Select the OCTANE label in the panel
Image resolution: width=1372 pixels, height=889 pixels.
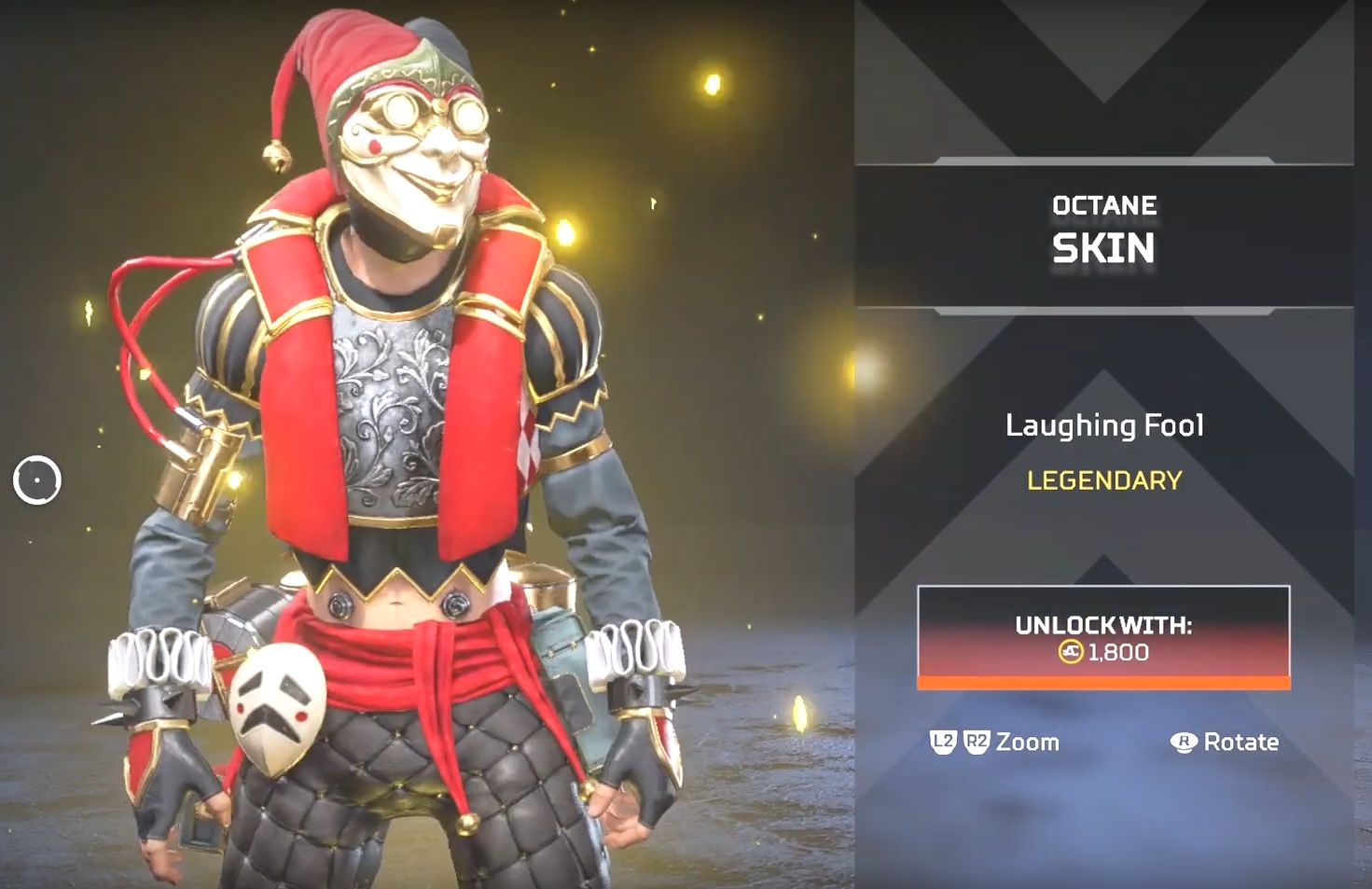pyautogui.click(x=1106, y=205)
